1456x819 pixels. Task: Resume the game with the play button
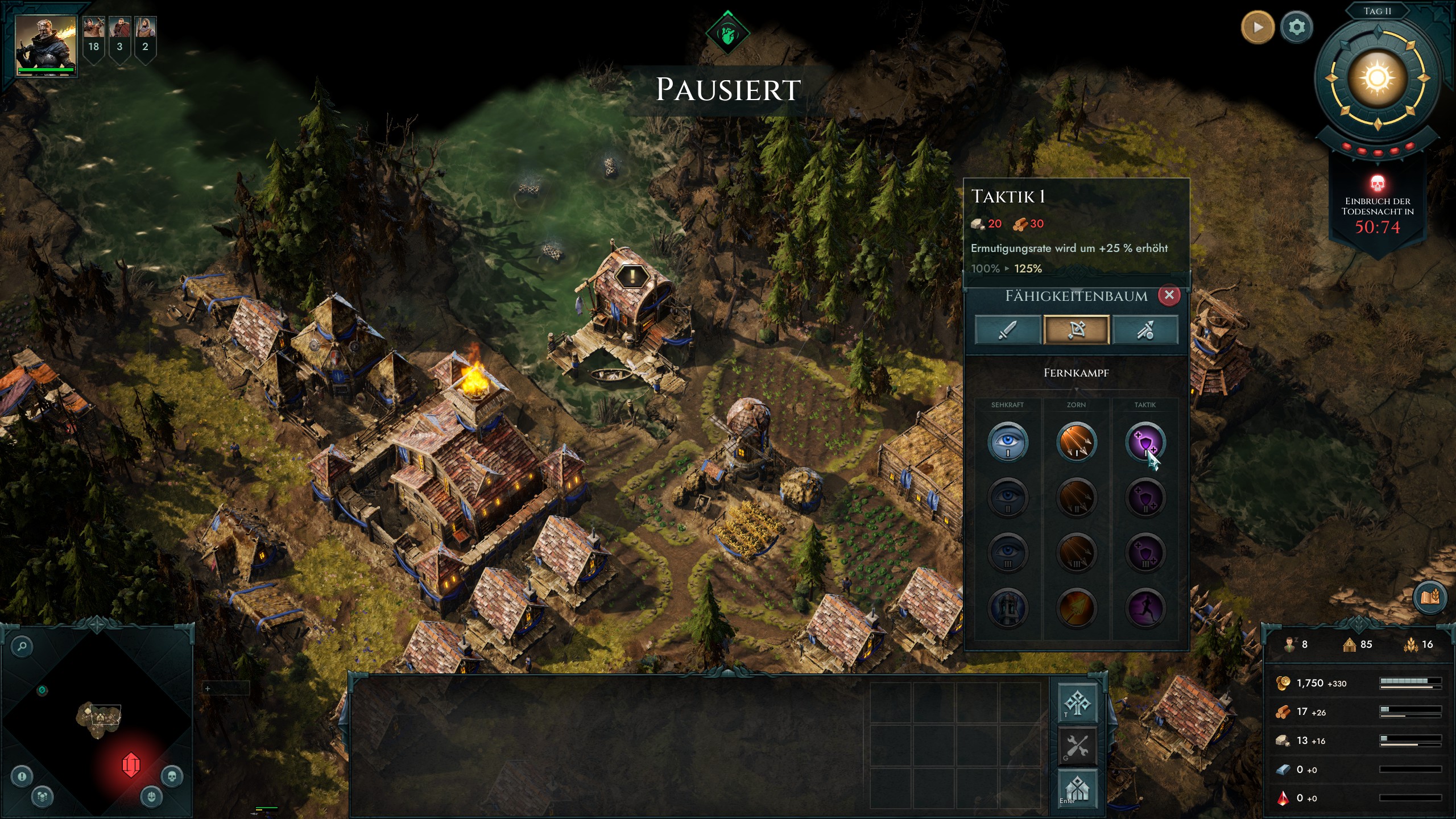click(x=1257, y=27)
